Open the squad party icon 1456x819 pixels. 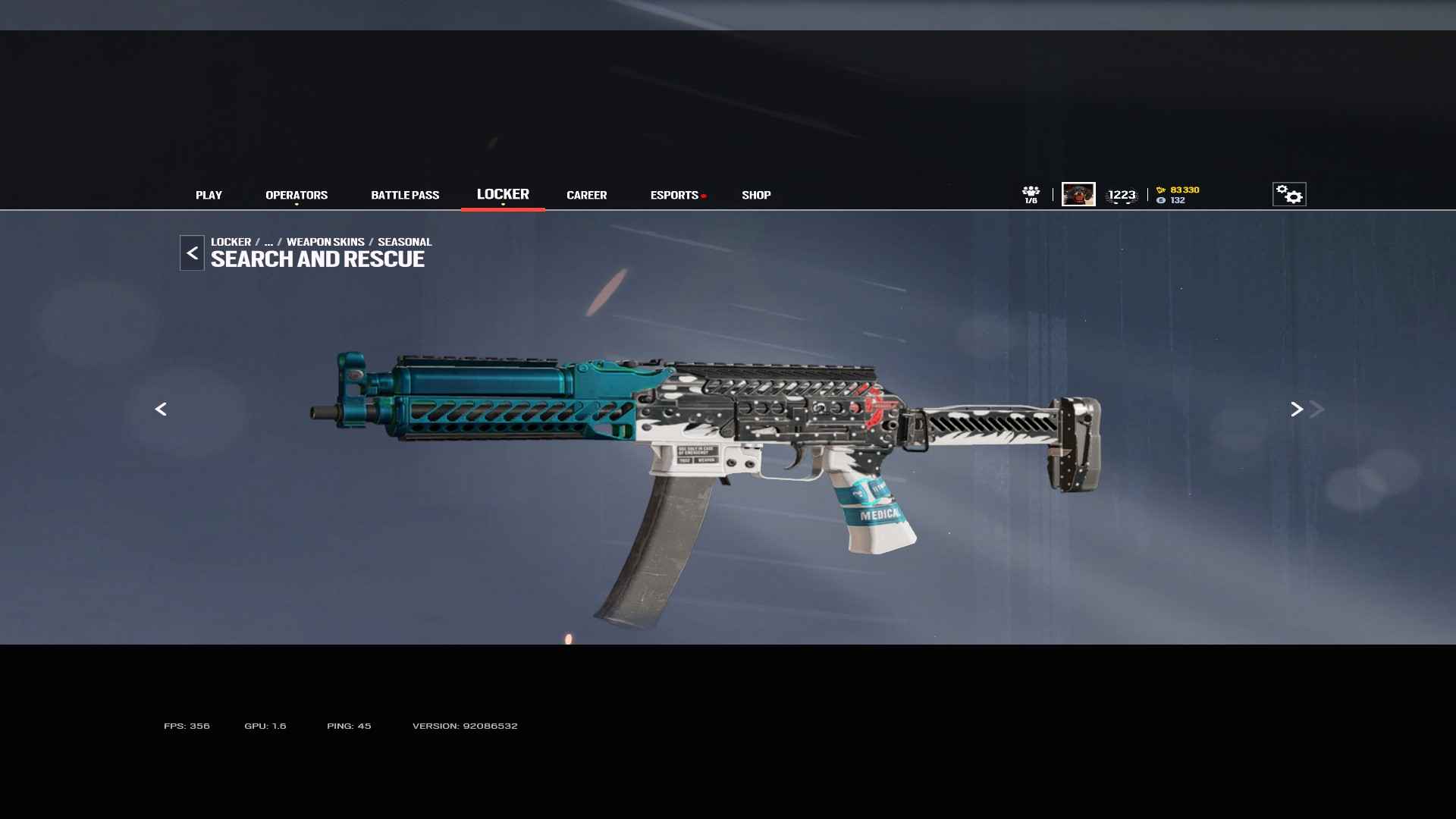click(1031, 194)
